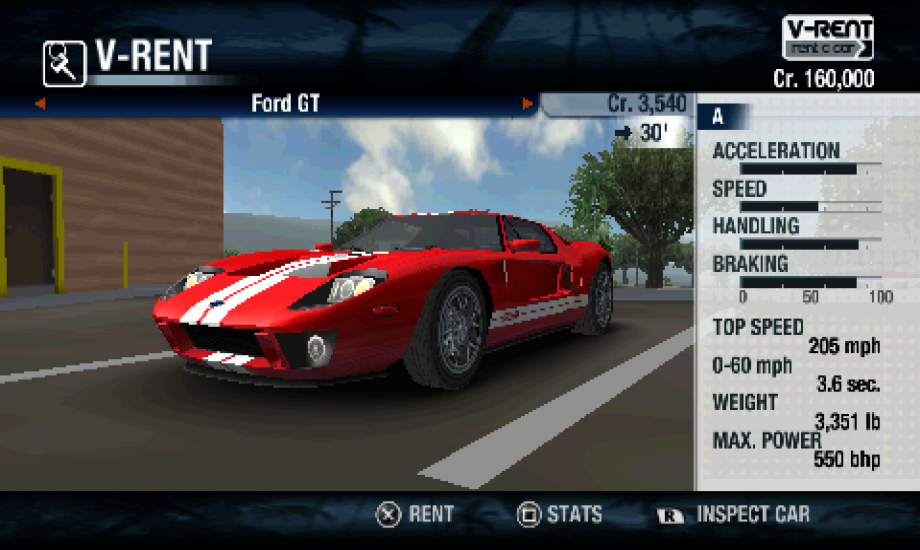Screen dimensions: 920x550
Task: Click the left arrow beside Ford GT
Action: click(x=41, y=104)
